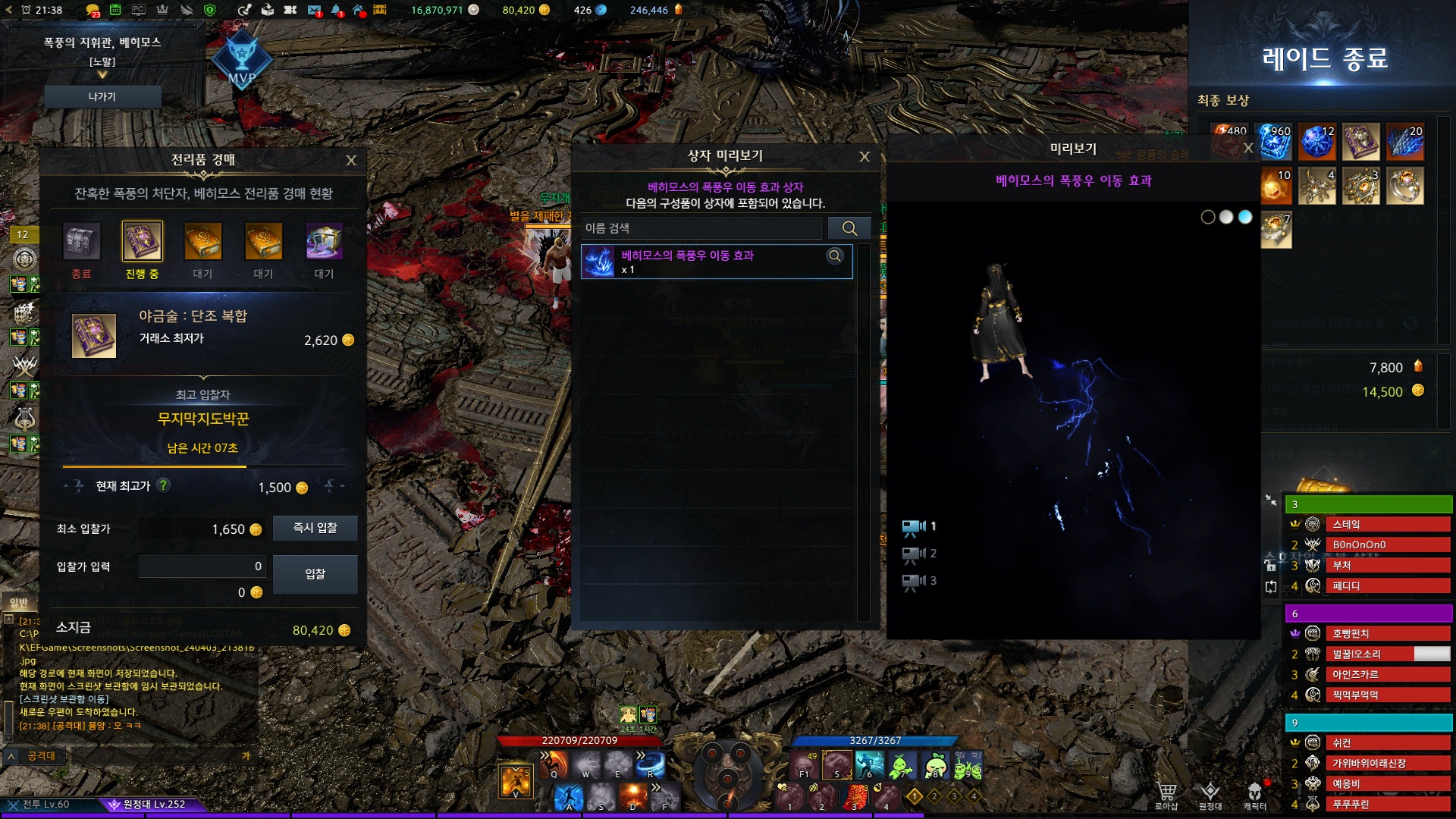Open the 로아샵 shop cart icon

click(x=1166, y=794)
